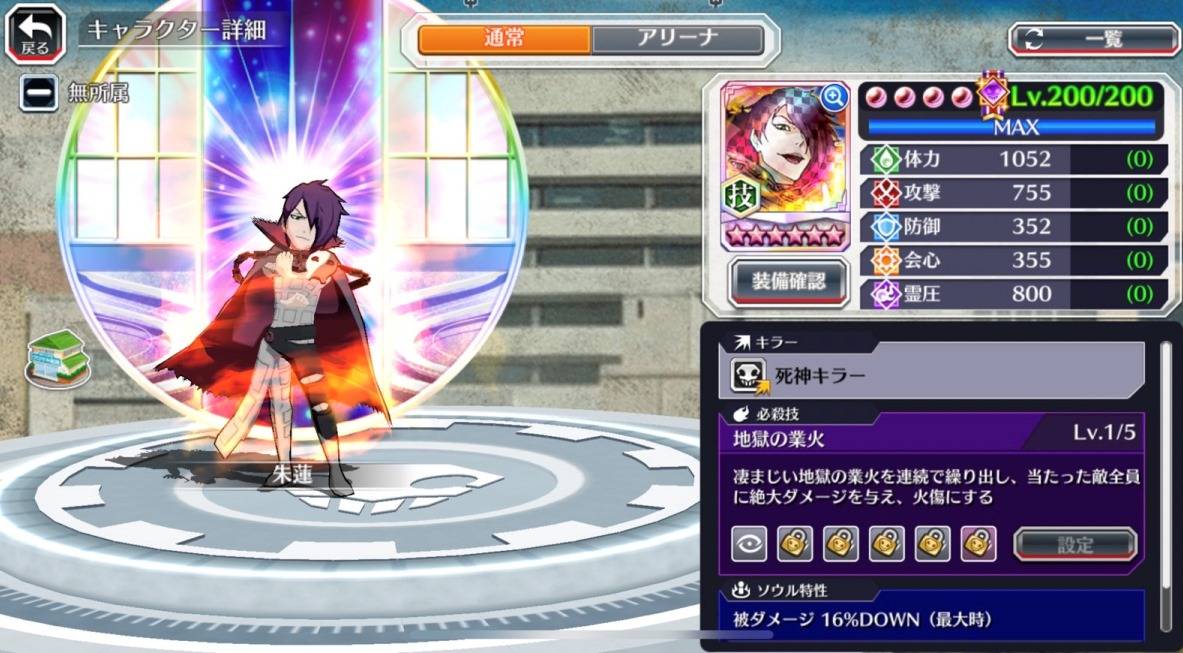Switch to the 通常 tab
The width and height of the screenshot is (1183, 653).
click(504, 39)
